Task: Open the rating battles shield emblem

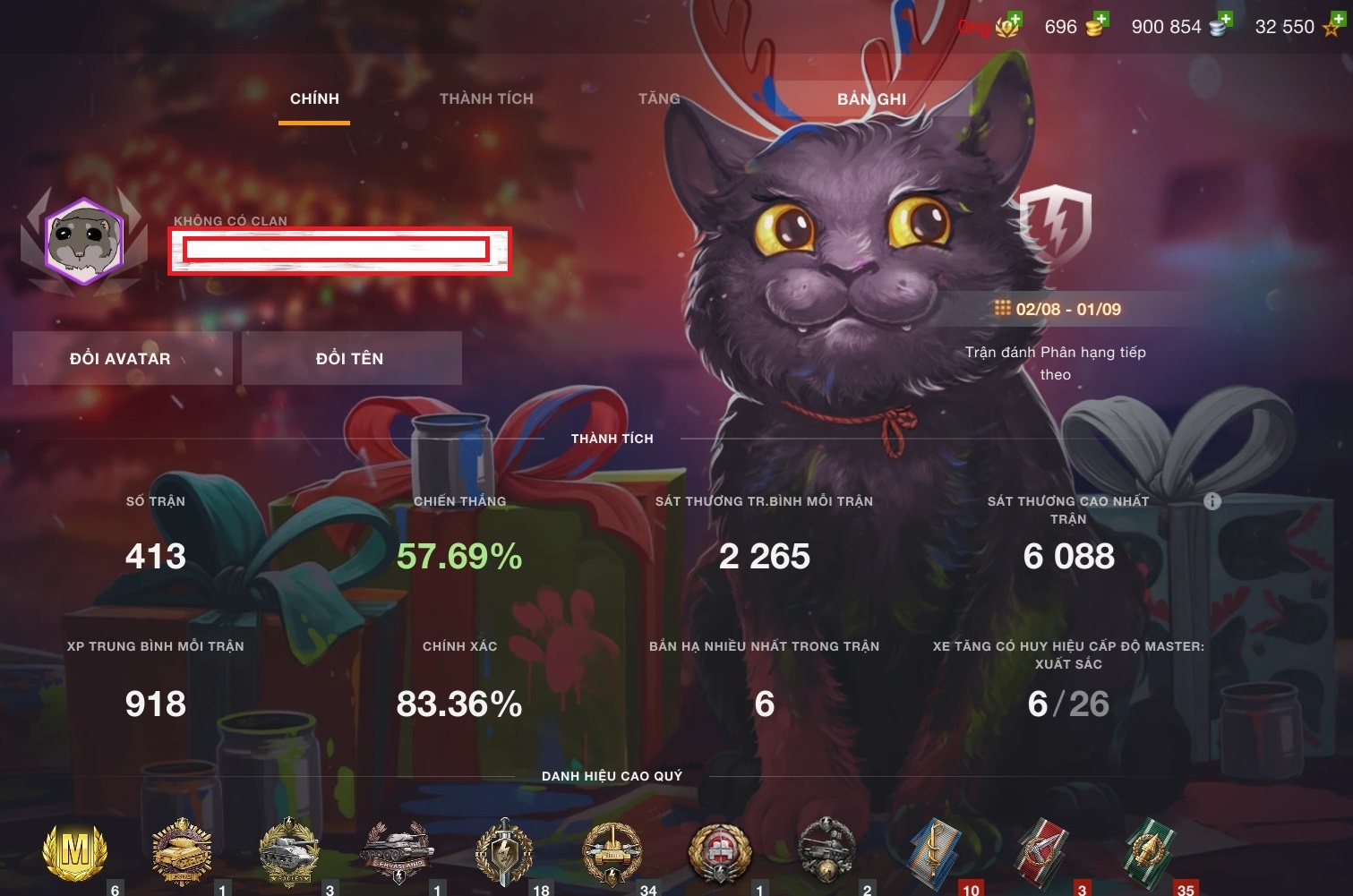Action: (x=1056, y=225)
